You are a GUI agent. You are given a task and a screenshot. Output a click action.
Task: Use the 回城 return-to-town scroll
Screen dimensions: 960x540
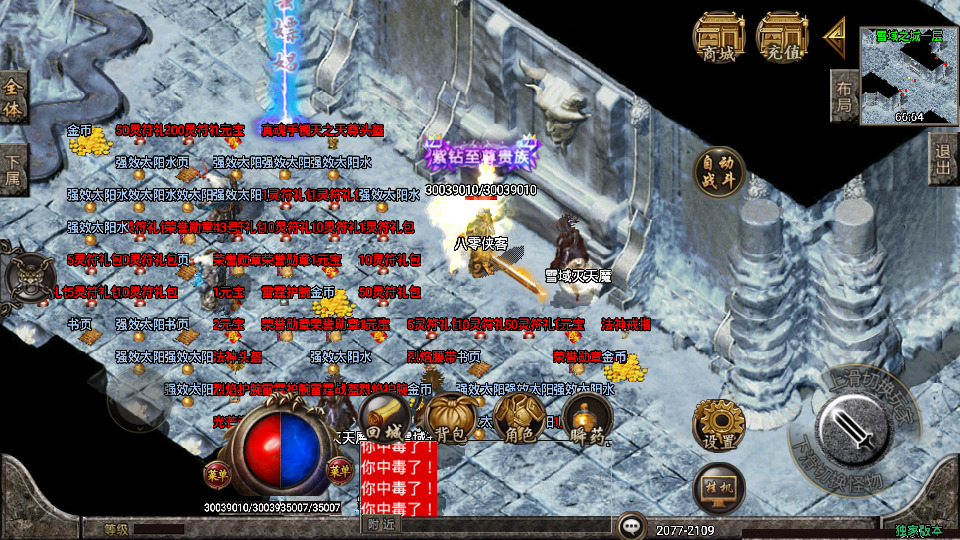click(383, 418)
